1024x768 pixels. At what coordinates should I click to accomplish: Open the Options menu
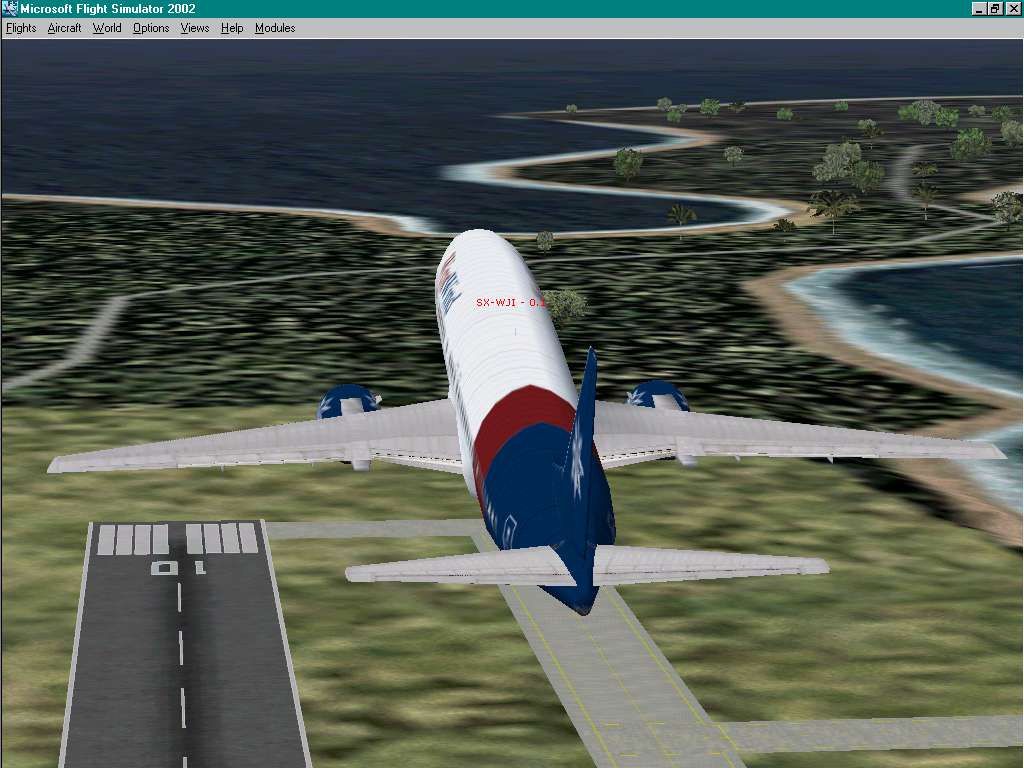pyautogui.click(x=151, y=28)
